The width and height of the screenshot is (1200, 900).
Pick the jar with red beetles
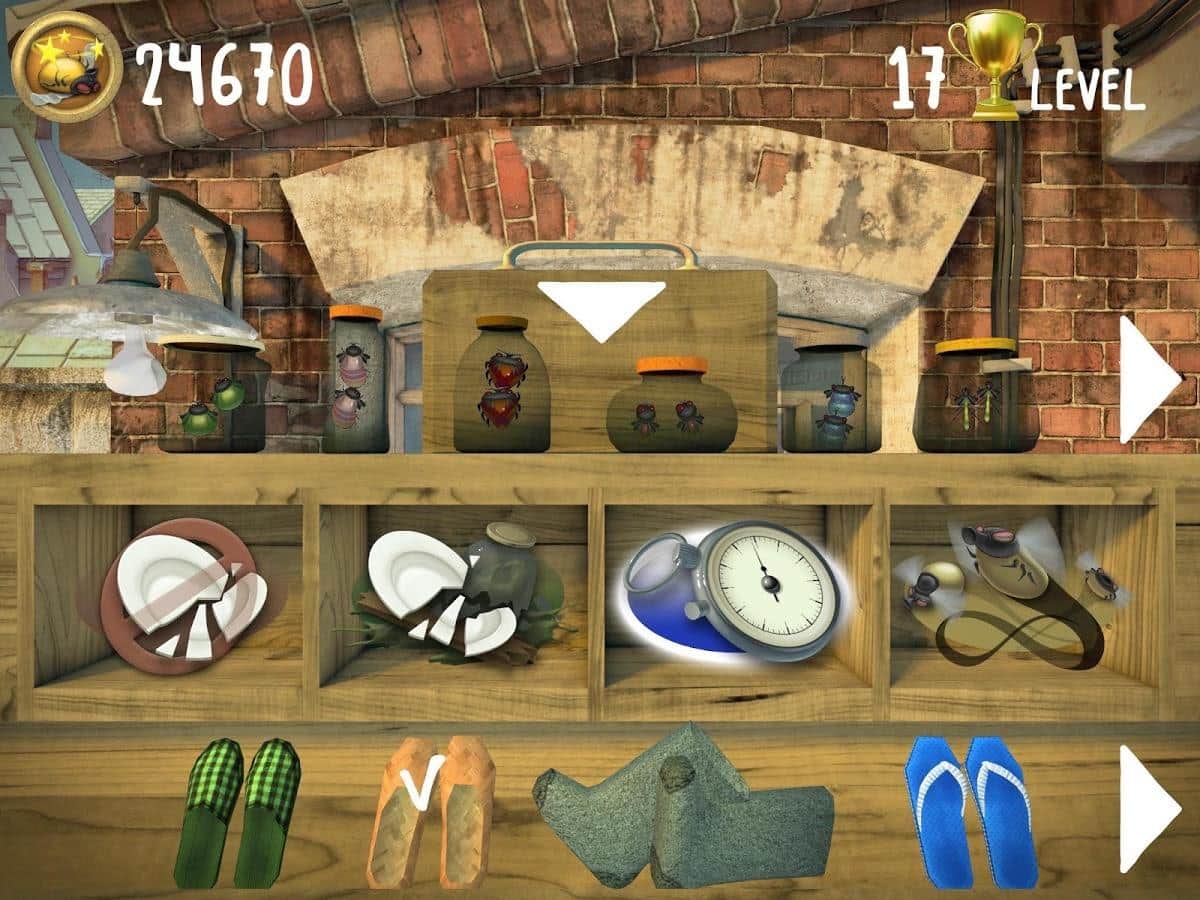(x=502, y=385)
